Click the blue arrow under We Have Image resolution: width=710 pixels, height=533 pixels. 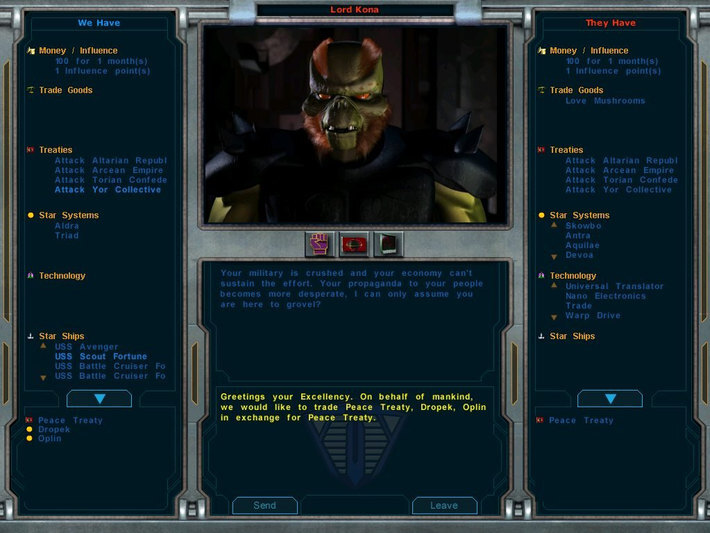pos(99,399)
